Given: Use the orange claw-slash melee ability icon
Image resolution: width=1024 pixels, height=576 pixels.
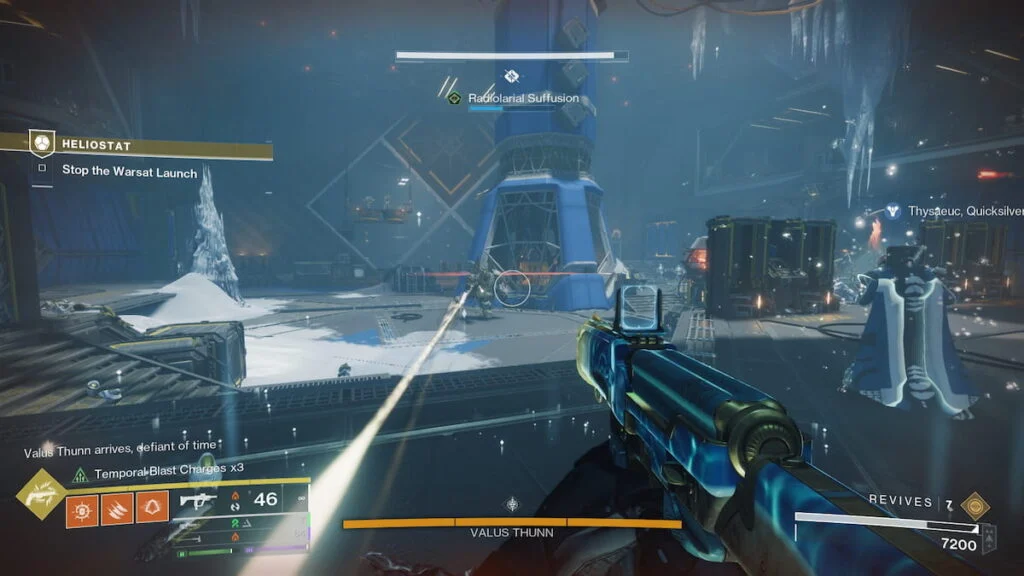Looking at the screenshot, I should tap(116, 508).
